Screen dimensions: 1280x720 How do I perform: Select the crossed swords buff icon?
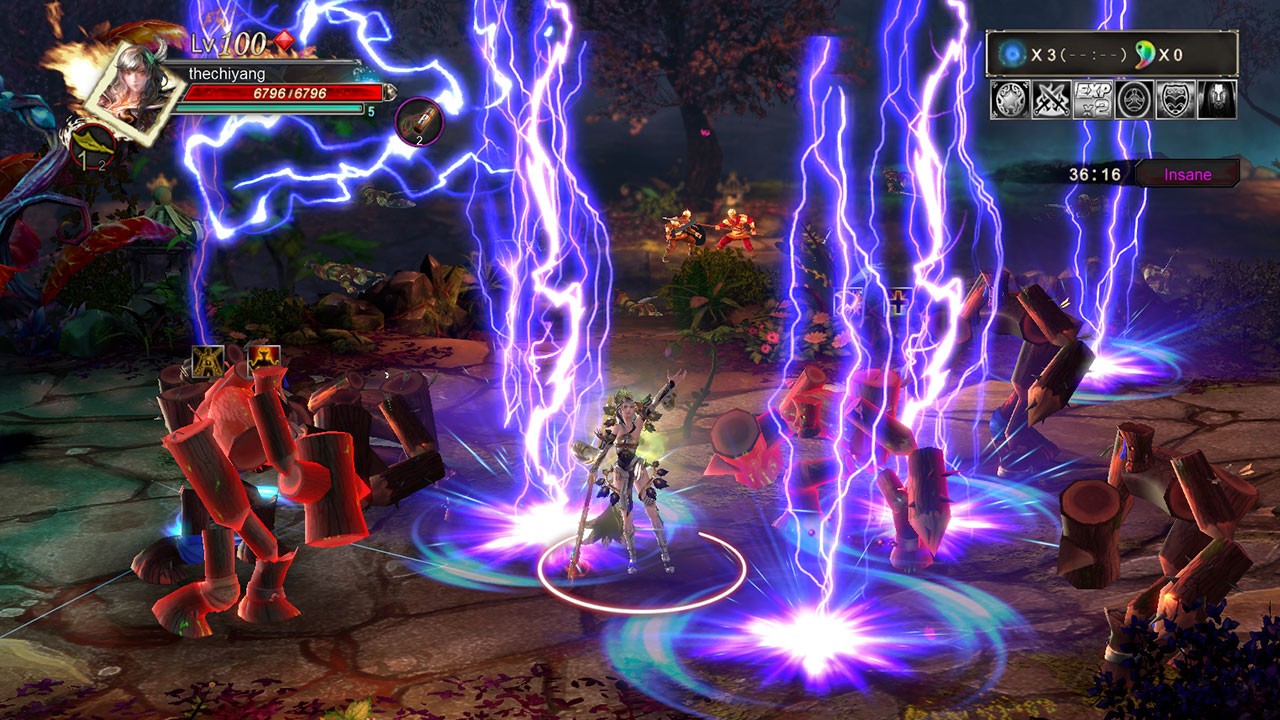(1051, 100)
